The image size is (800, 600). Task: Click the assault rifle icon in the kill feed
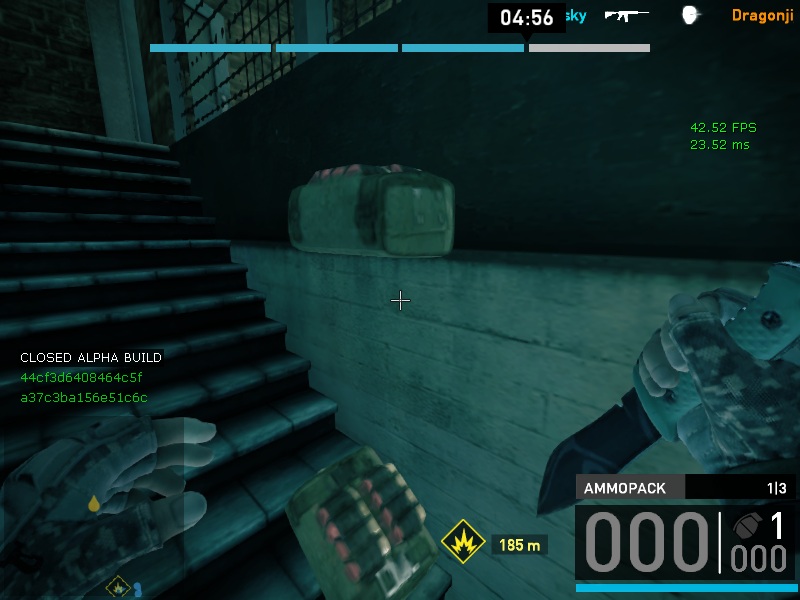(626, 15)
